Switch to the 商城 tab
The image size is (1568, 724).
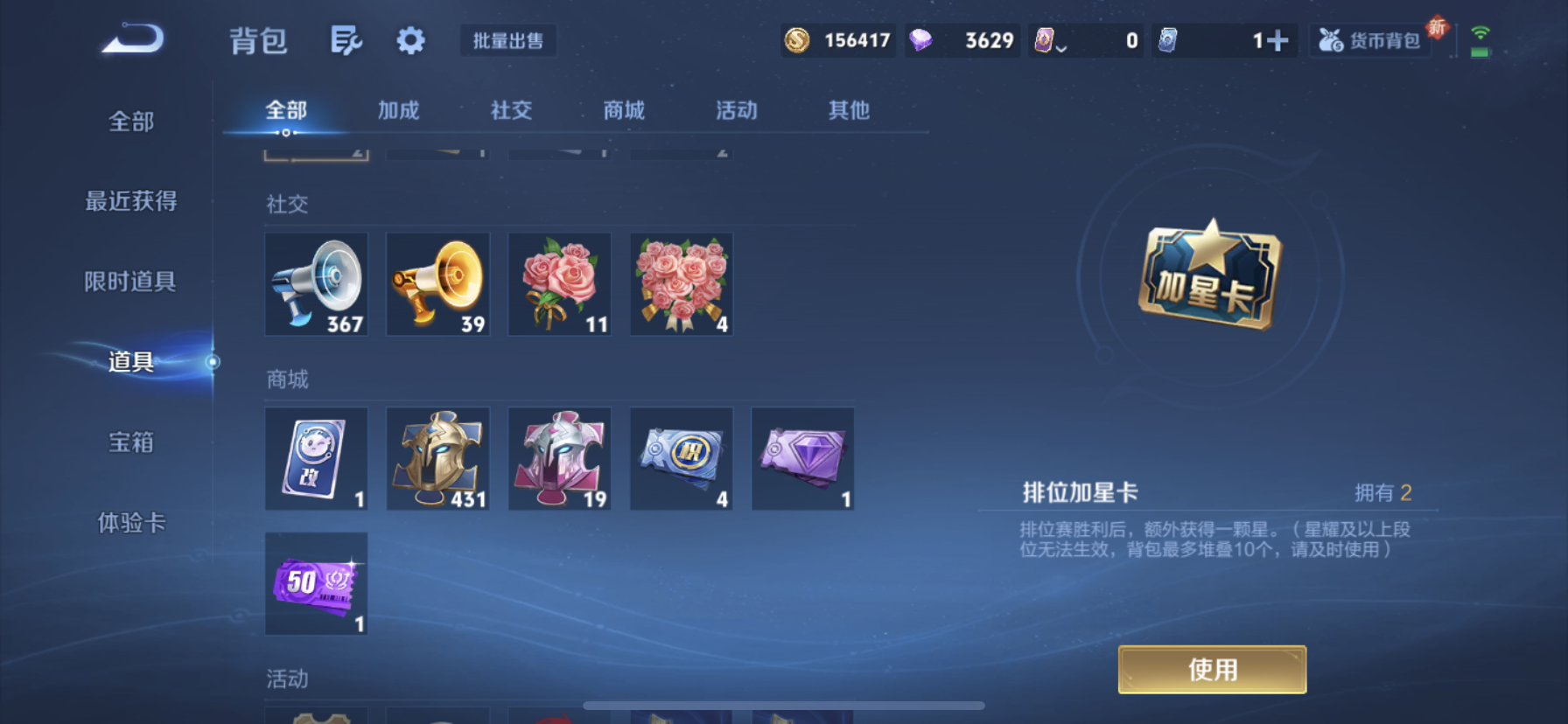623,110
